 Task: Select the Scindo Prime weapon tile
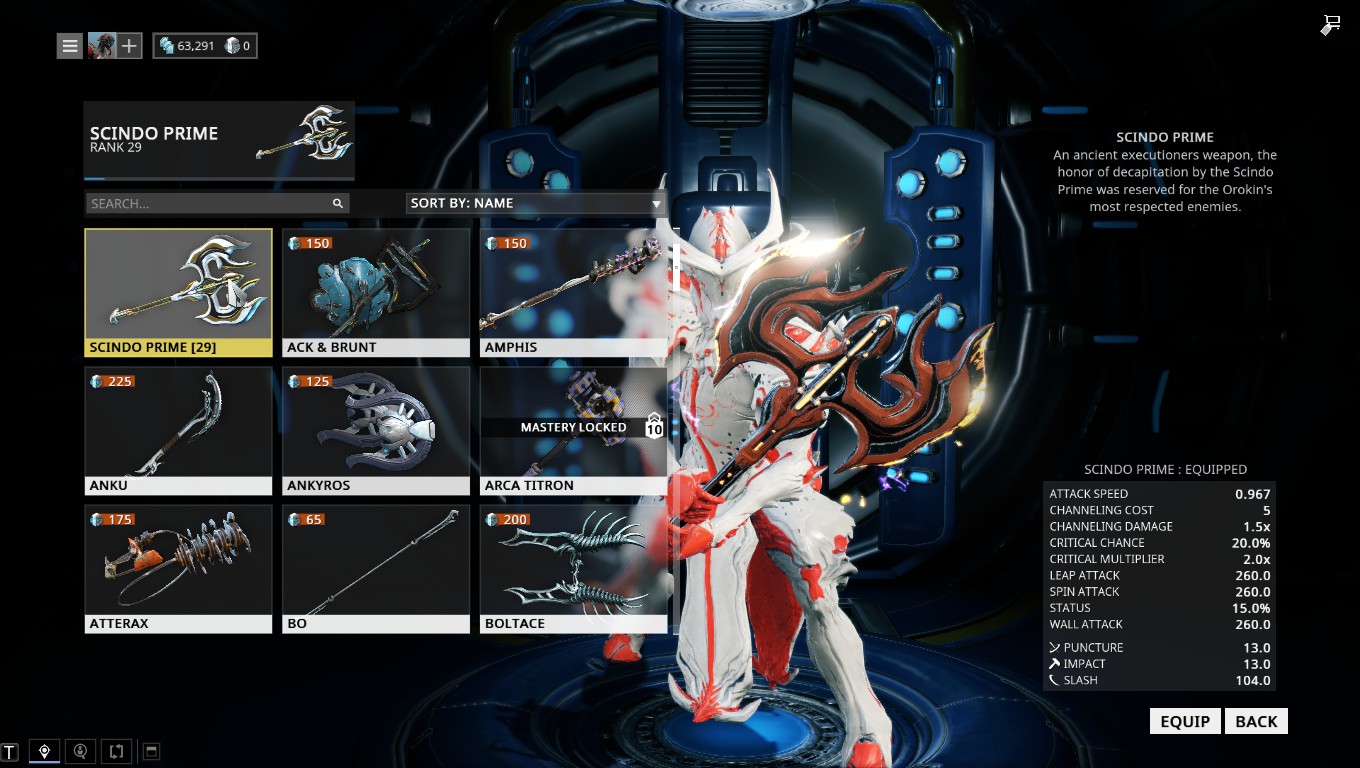(178, 292)
